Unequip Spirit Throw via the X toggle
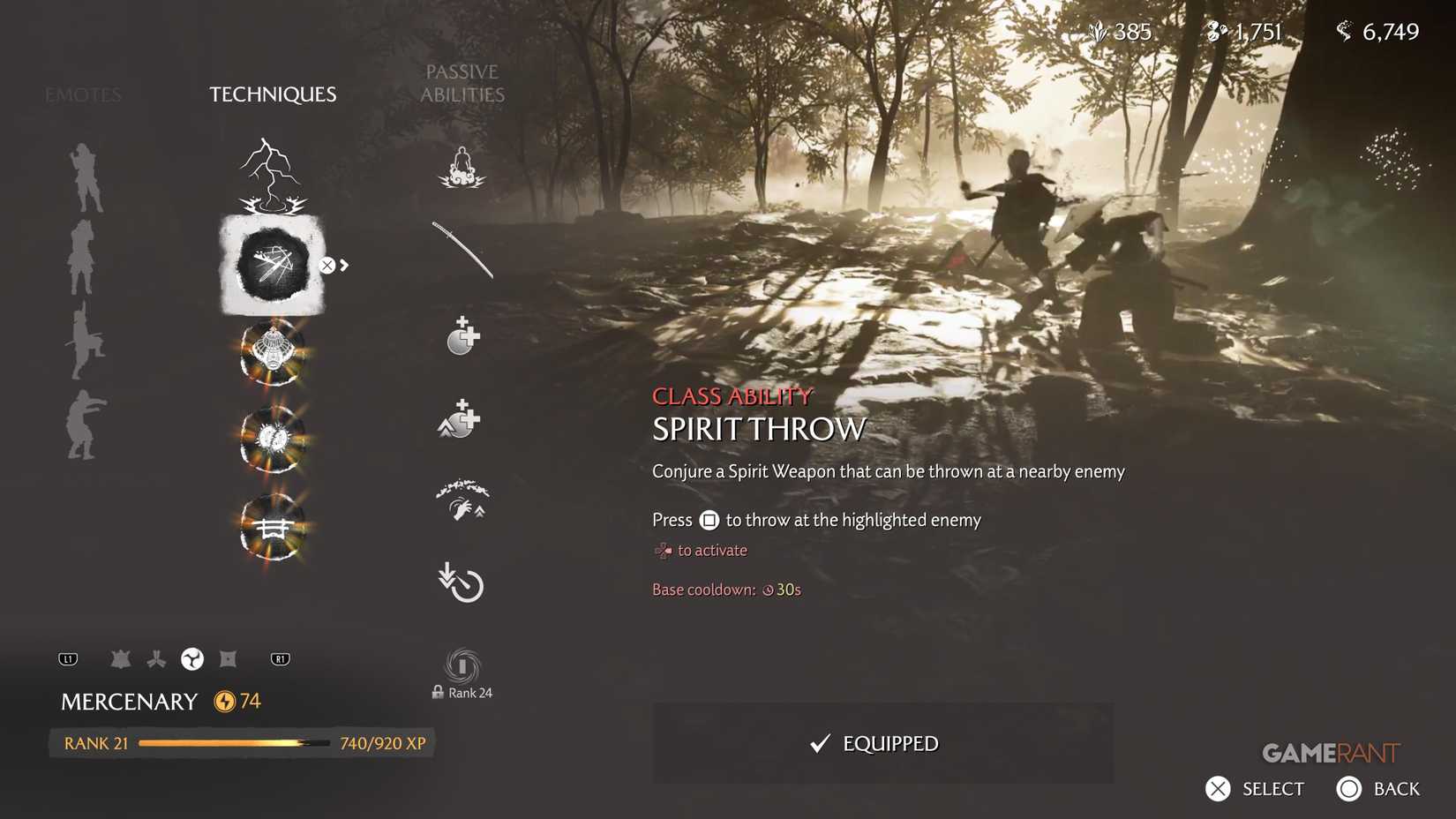The width and height of the screenshot is (1456, 819). pyautogui.click(x=326, y=264)
